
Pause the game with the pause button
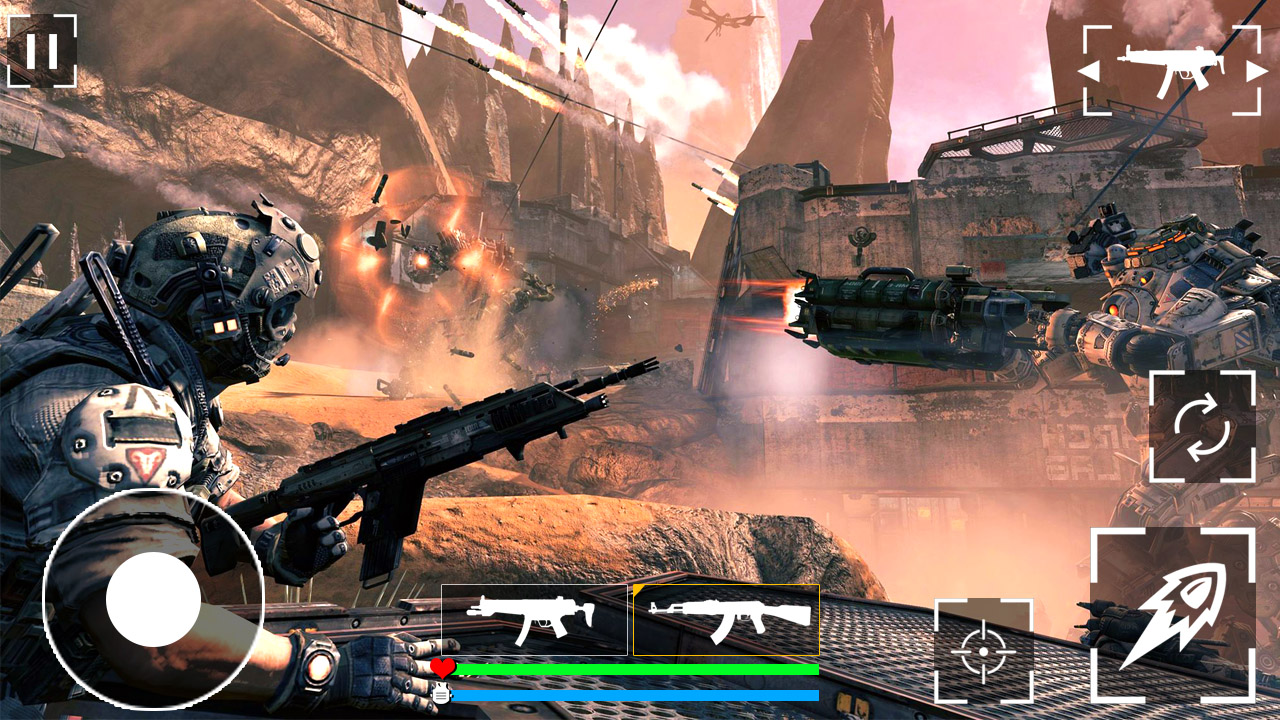click(x=42, y=51)
